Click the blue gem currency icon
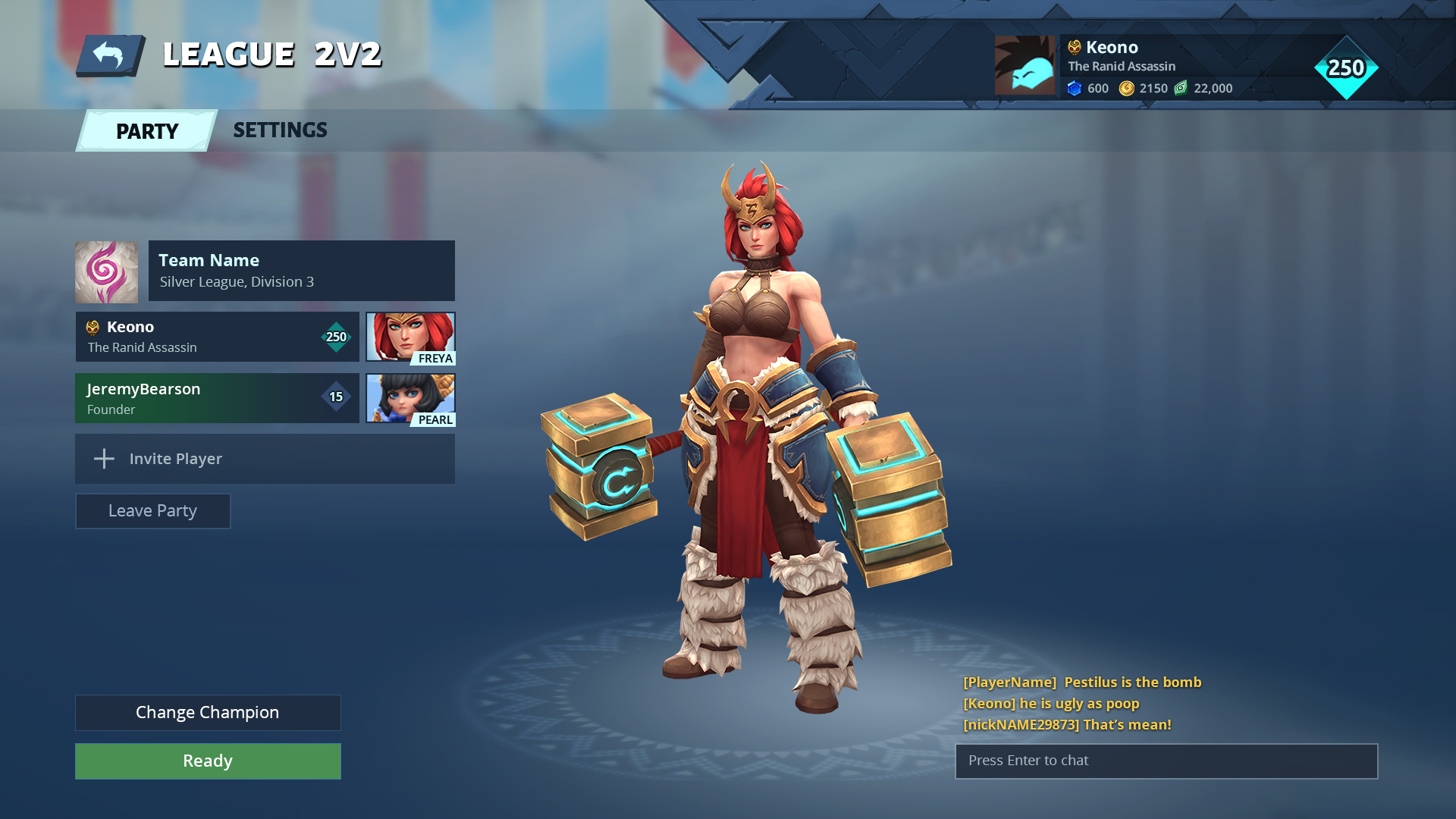This screenshot has height=819, width=1456. click(1074, 88)
